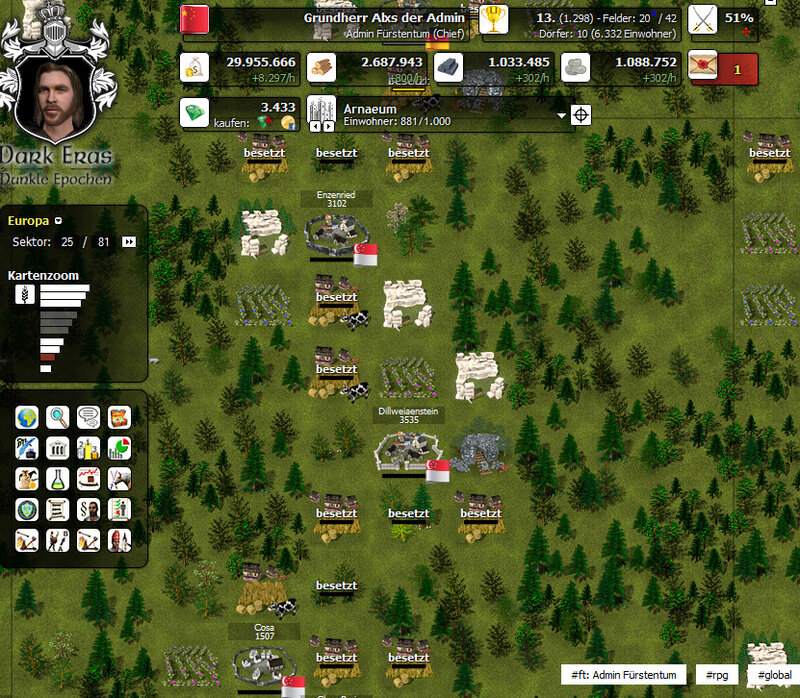Show the winners podium ranking icon

click(89, 448)
